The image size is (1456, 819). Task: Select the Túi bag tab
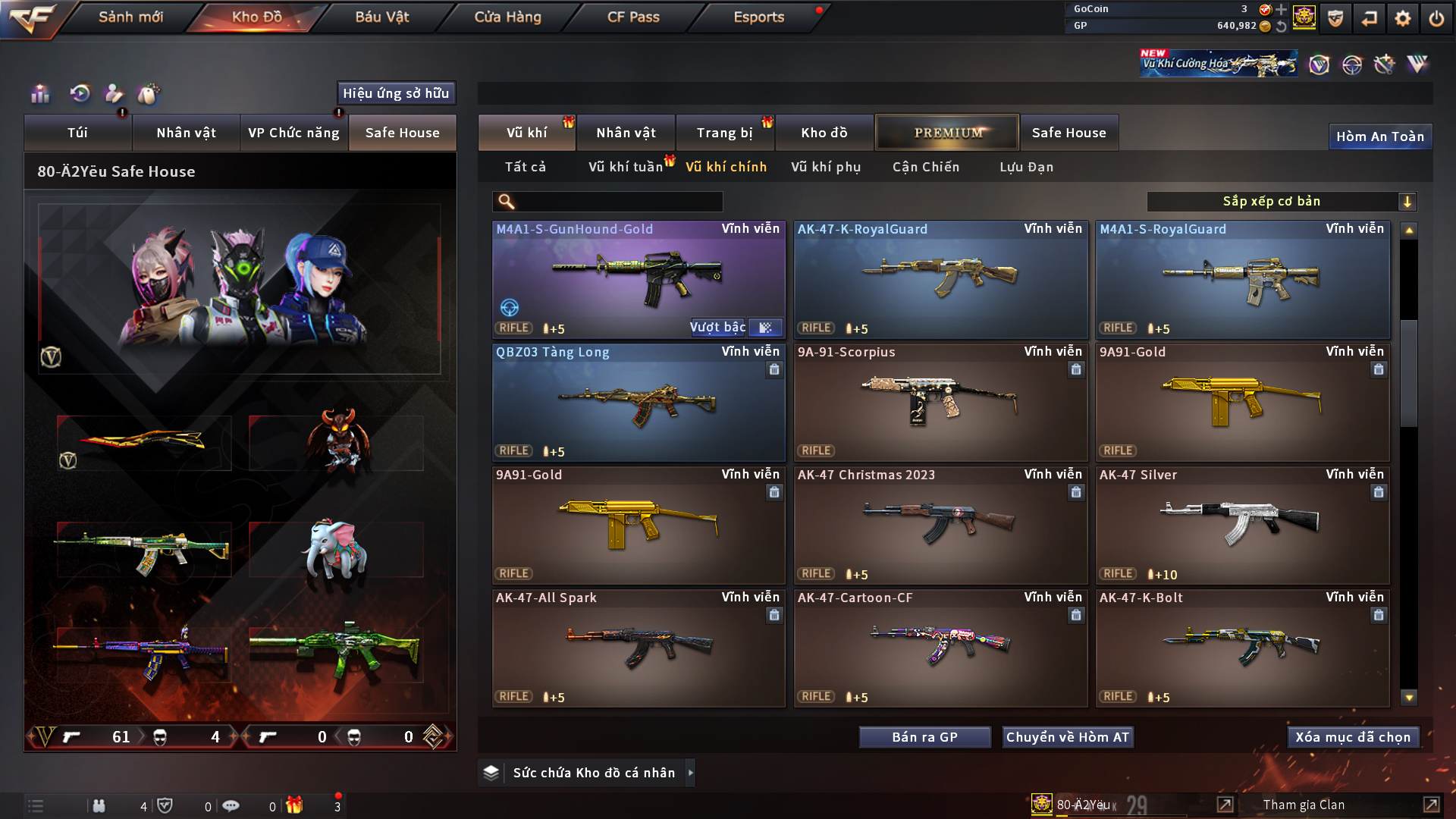click(x=77, y=133)
